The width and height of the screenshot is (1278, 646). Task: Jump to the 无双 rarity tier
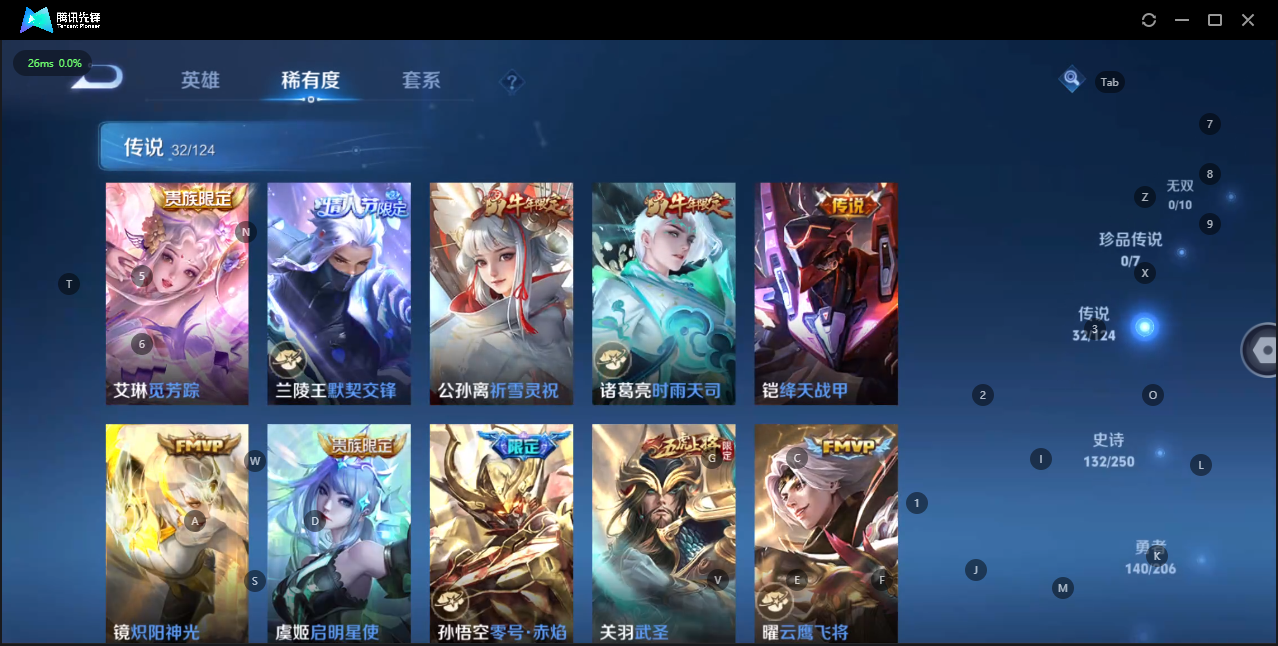[1180, 193]
